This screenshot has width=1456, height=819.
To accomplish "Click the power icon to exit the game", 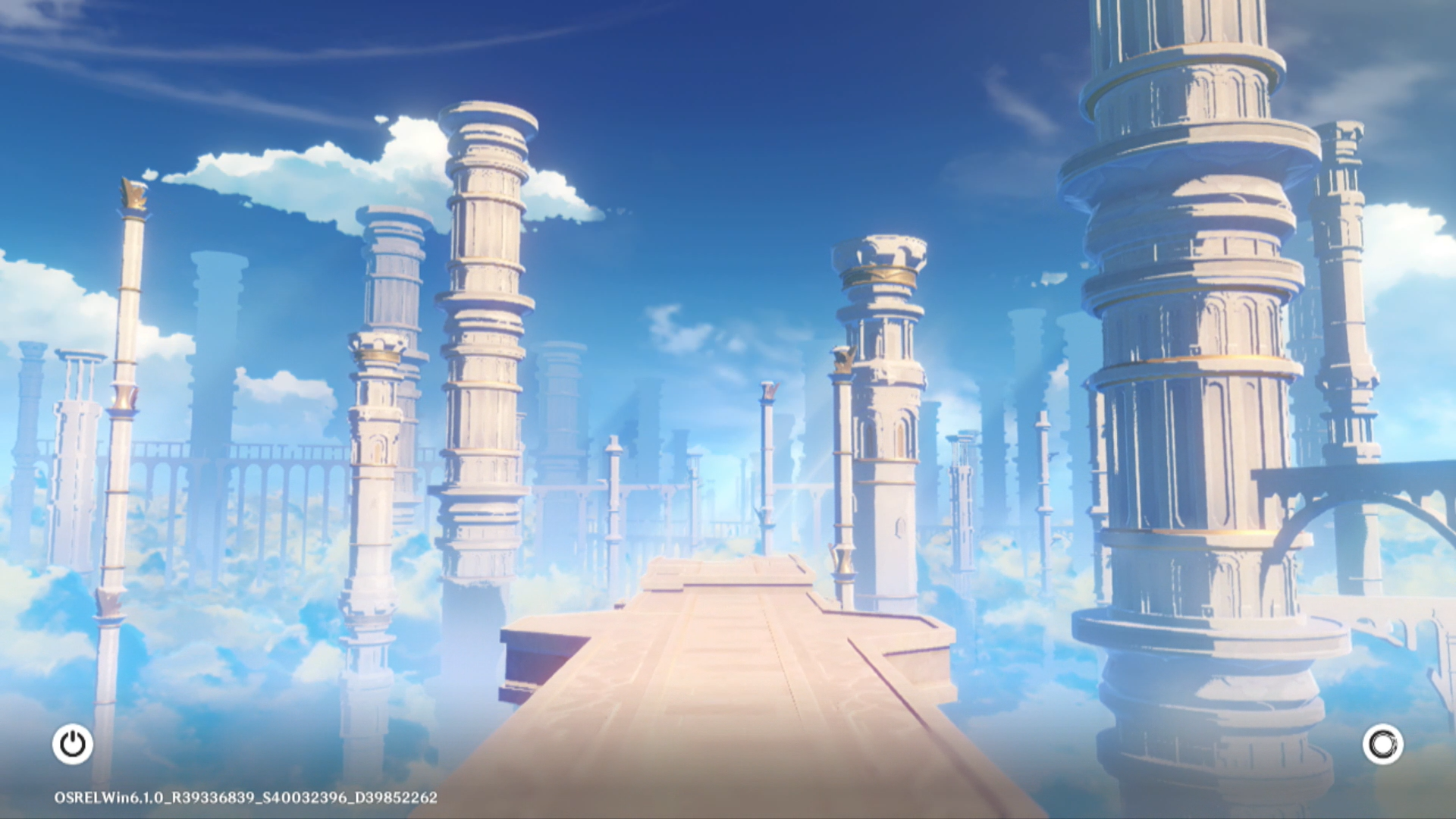I will click(x=73, y=744).
